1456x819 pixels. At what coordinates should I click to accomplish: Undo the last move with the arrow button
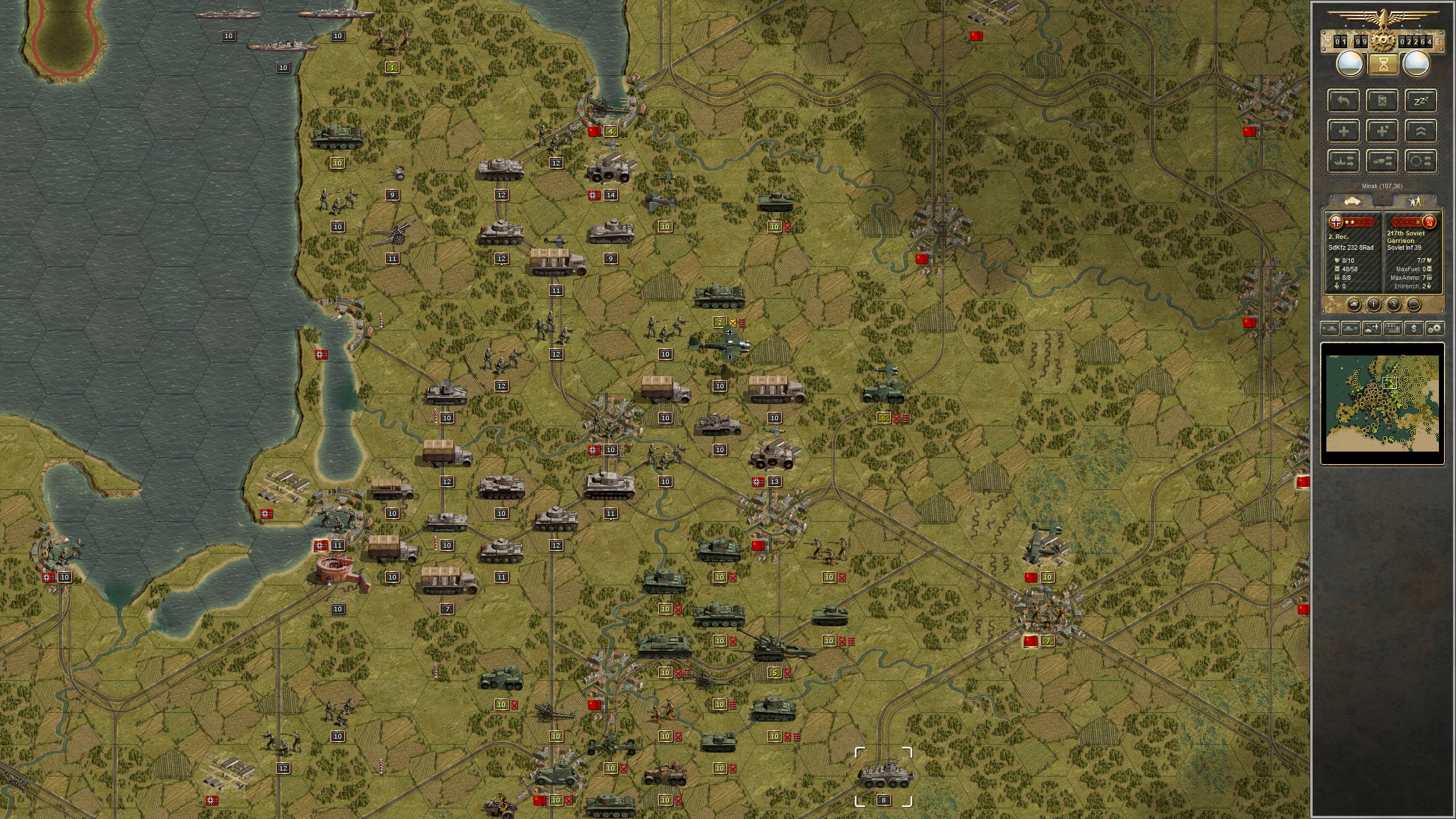point(1343,101)
